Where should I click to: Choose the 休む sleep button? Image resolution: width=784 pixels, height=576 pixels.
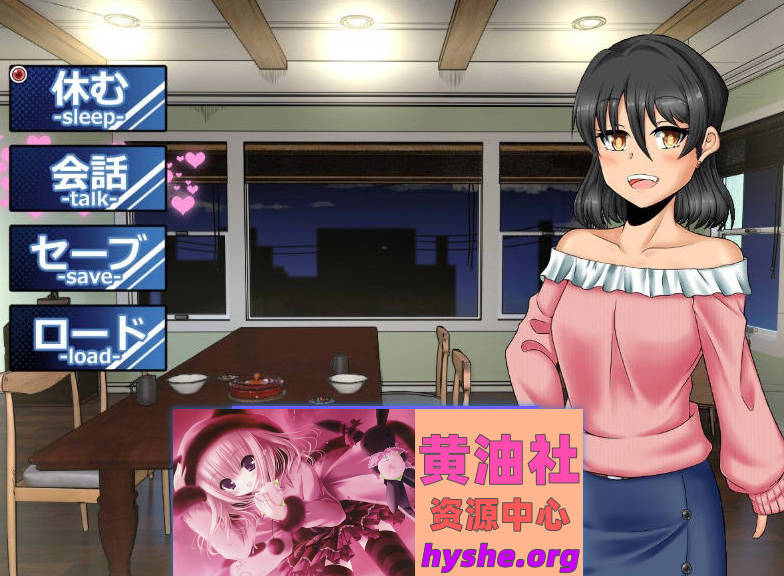coord(88,98)
